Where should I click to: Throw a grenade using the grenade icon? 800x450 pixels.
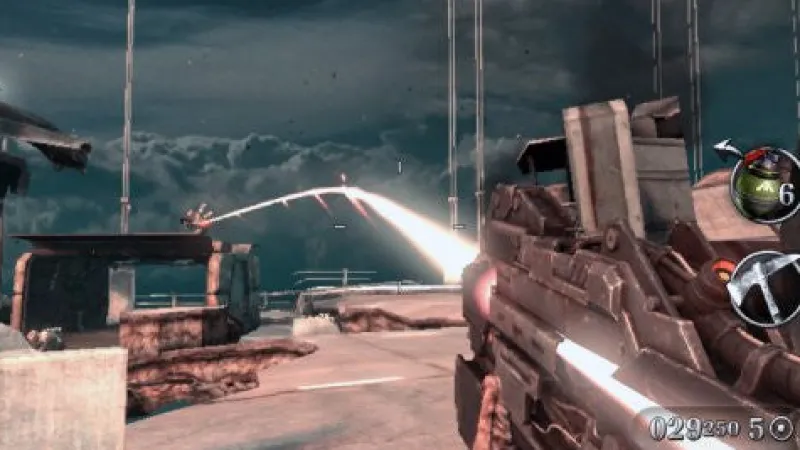[764, 185]
